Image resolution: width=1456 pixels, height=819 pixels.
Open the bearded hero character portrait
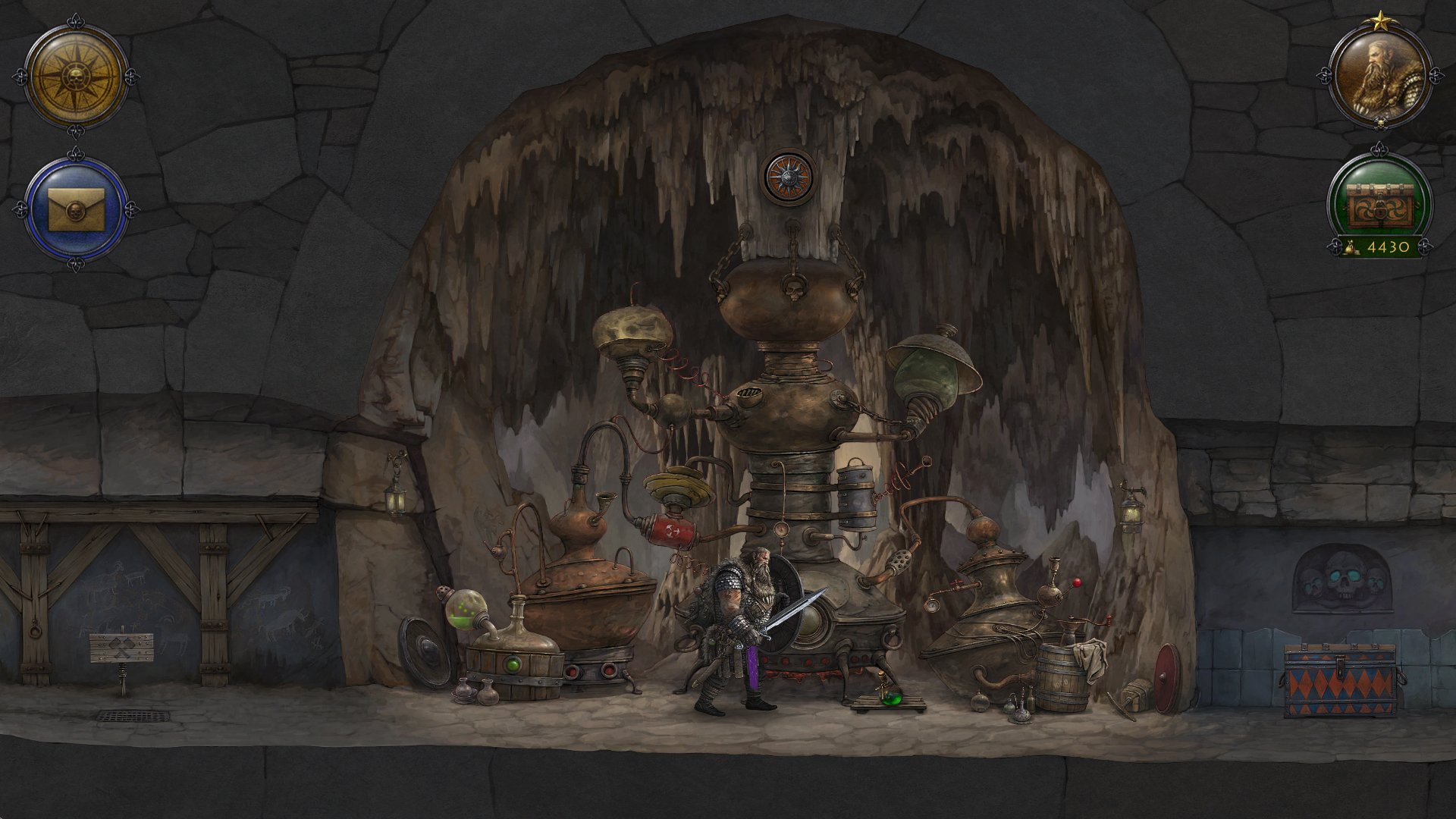pyautogui.click(x=1379, y=77)
